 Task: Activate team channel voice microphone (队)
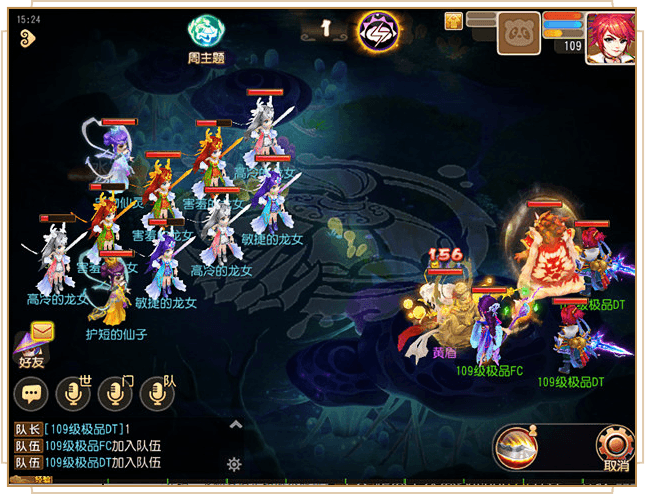[x=158, y=393]
